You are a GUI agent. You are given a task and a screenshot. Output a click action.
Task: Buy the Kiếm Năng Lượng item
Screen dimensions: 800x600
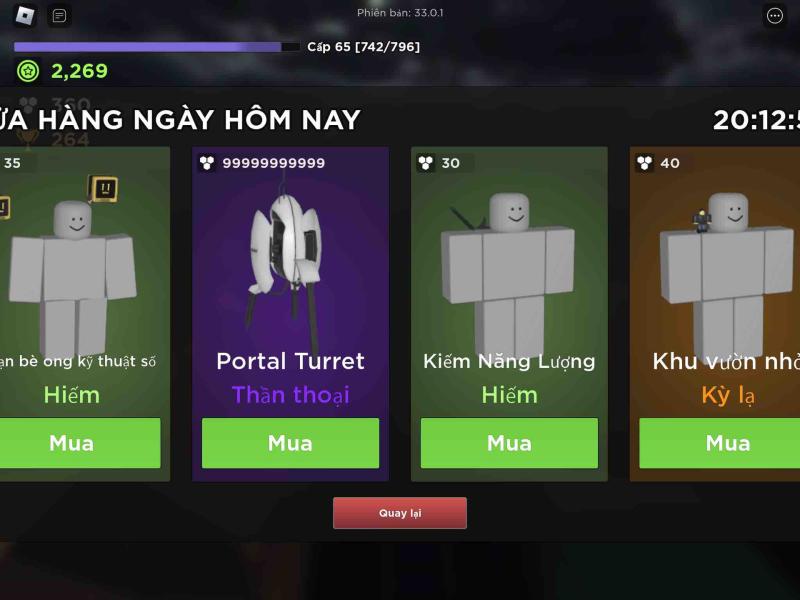click(x=509, y=443)
